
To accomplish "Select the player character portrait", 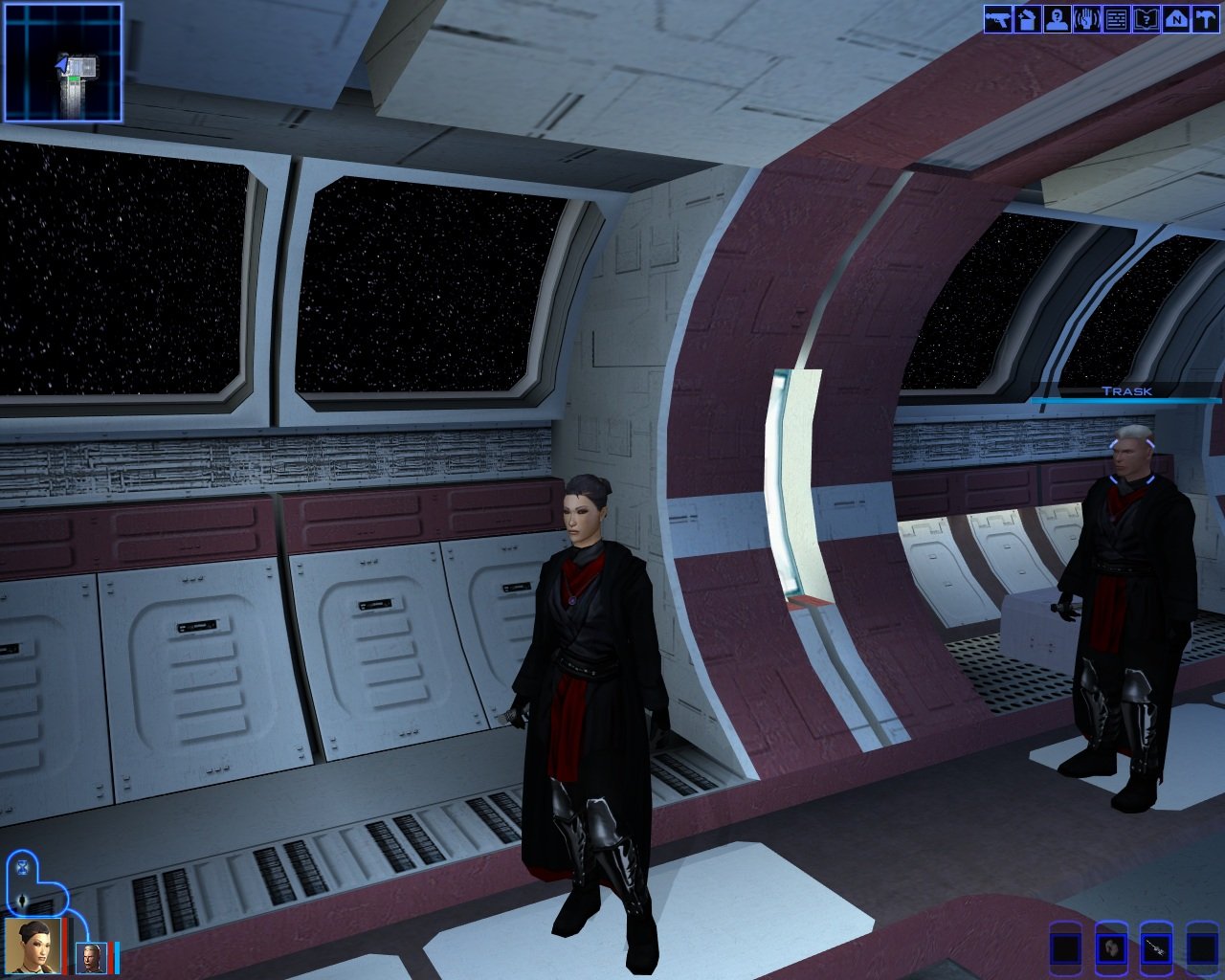I will click(x=33, y=946).
